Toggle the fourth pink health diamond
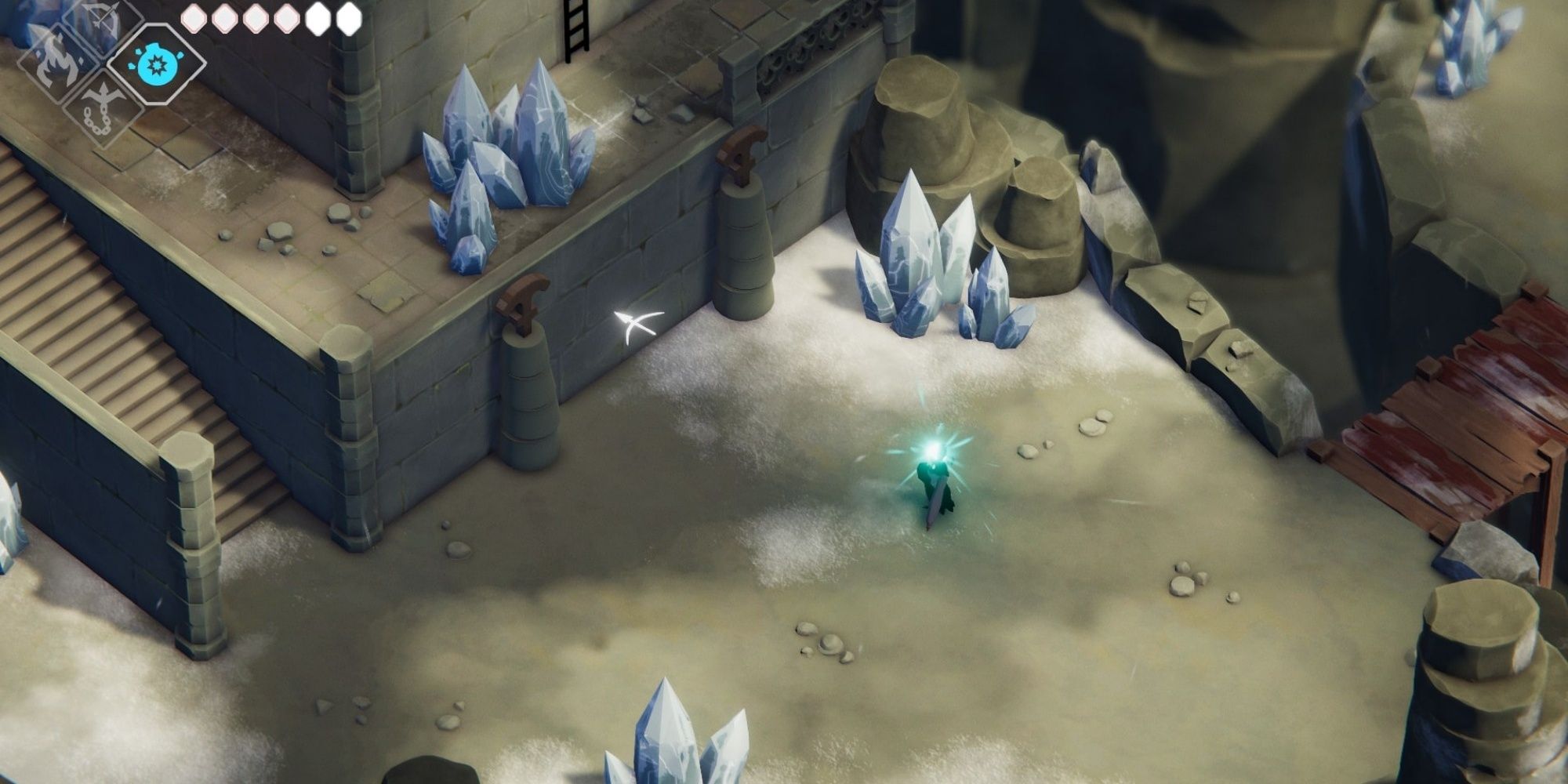1568x784 pixels. tap(285, 18)
